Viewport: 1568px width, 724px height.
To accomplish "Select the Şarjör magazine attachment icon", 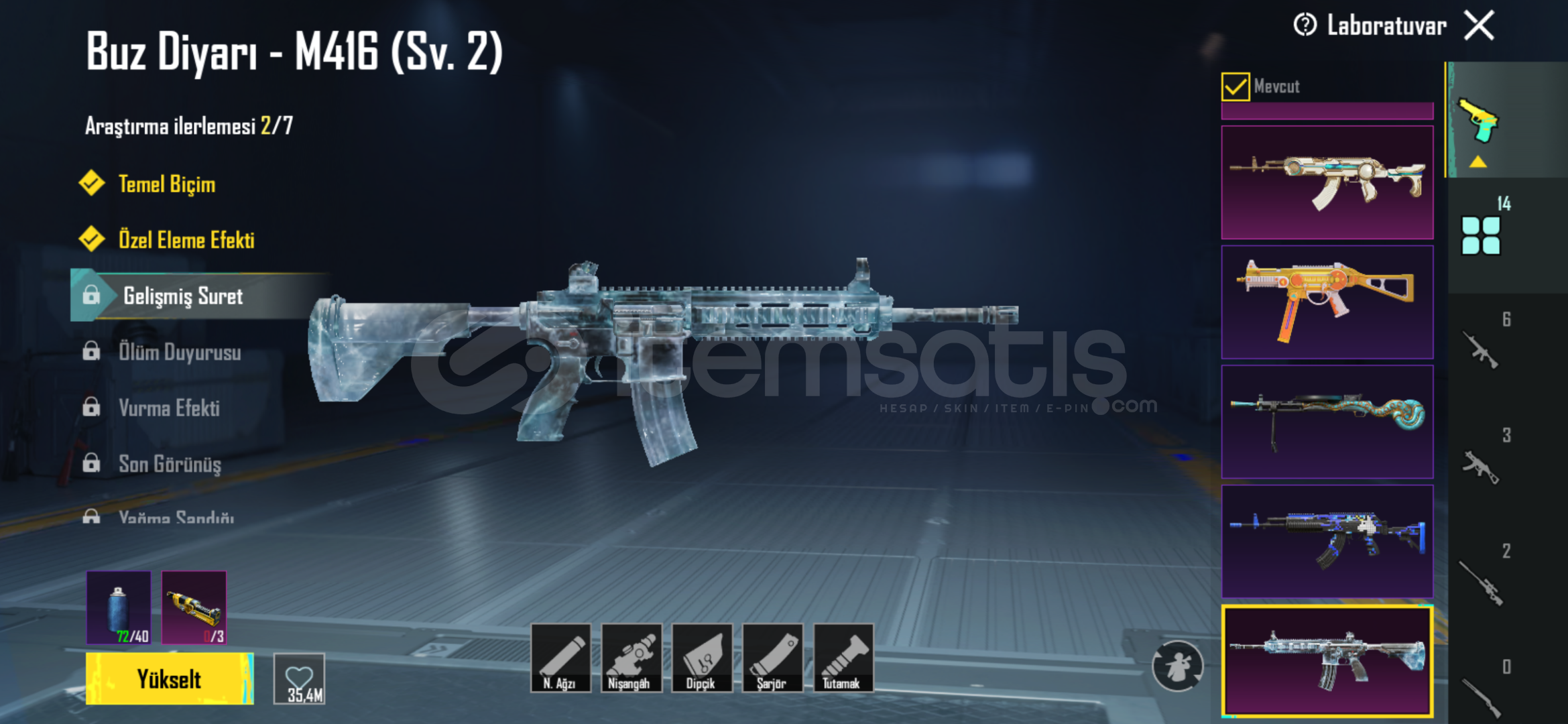I will tap(774, 659).
